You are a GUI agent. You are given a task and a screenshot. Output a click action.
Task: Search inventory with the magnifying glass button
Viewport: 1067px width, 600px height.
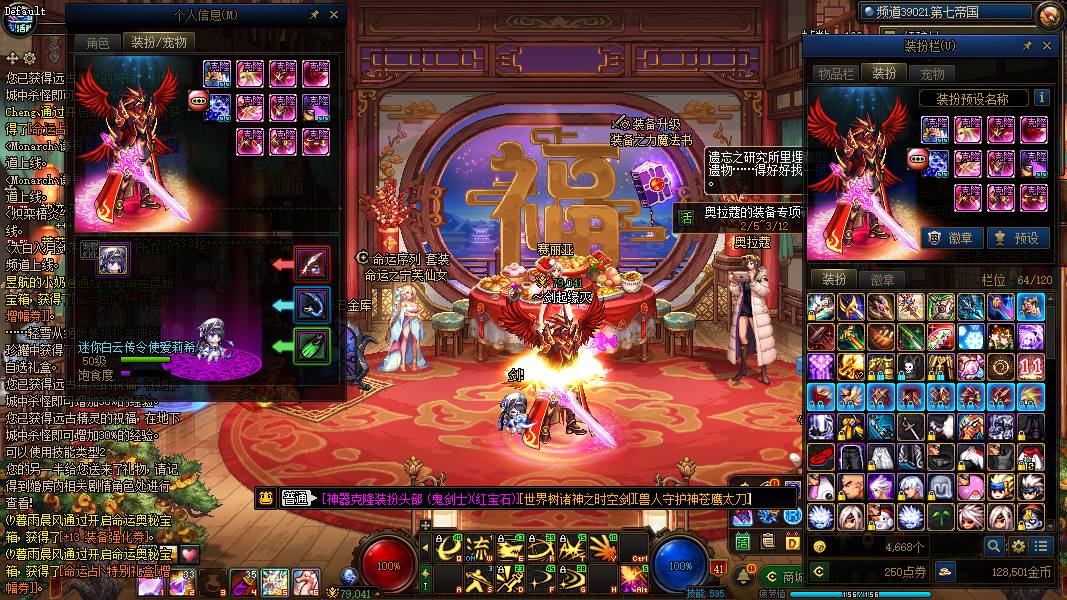993,546
